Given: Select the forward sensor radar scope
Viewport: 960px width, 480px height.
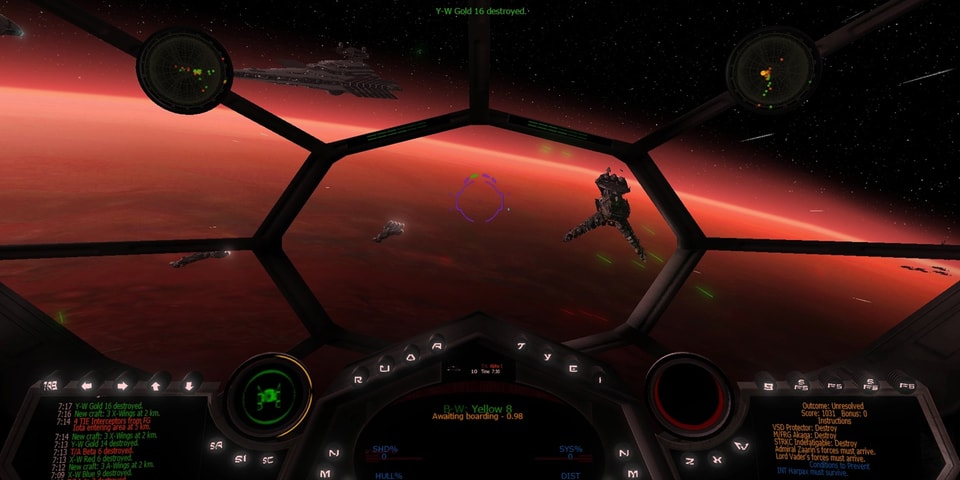Looking at the screenshot, I should (184, 68).
